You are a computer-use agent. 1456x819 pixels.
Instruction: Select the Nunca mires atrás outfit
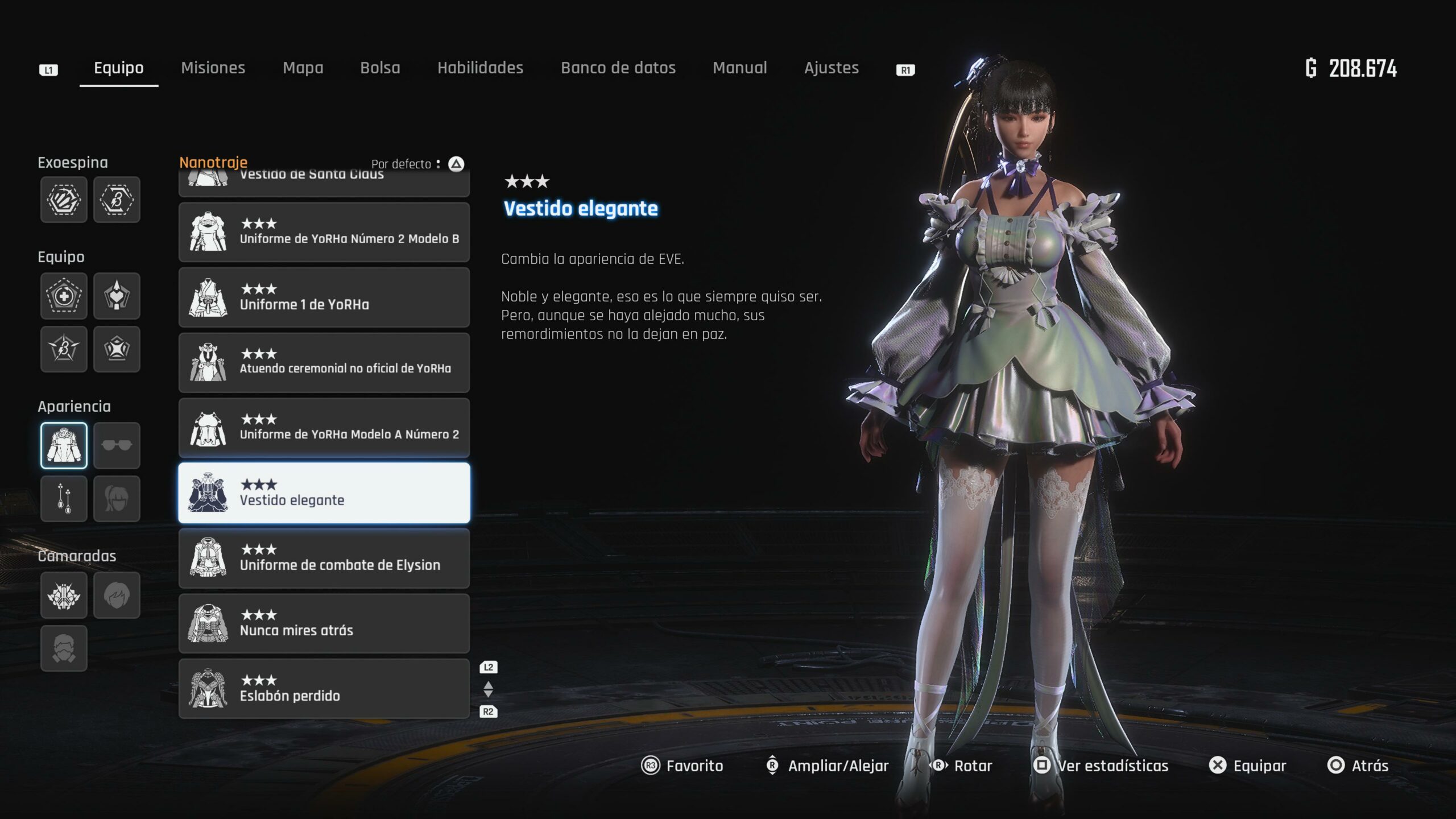pos(324,623)
